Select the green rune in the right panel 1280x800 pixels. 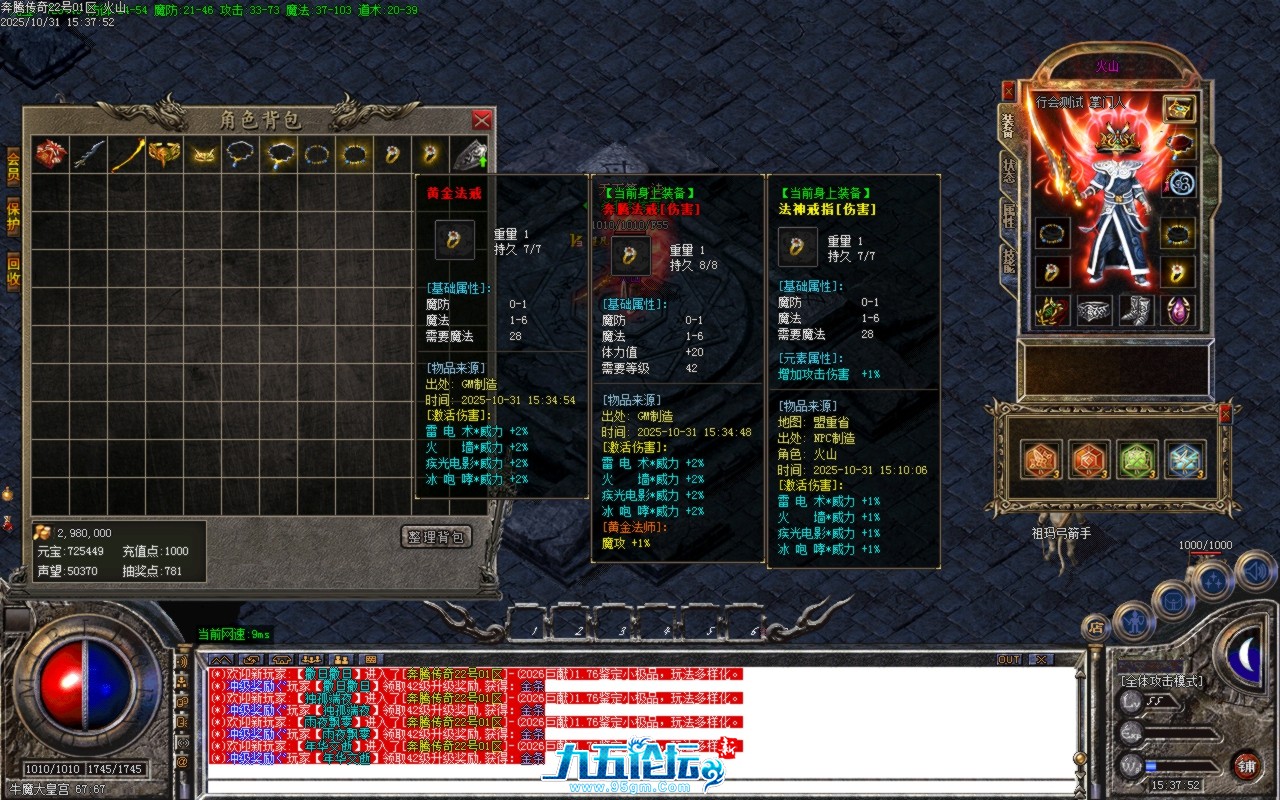point(1137,459)
